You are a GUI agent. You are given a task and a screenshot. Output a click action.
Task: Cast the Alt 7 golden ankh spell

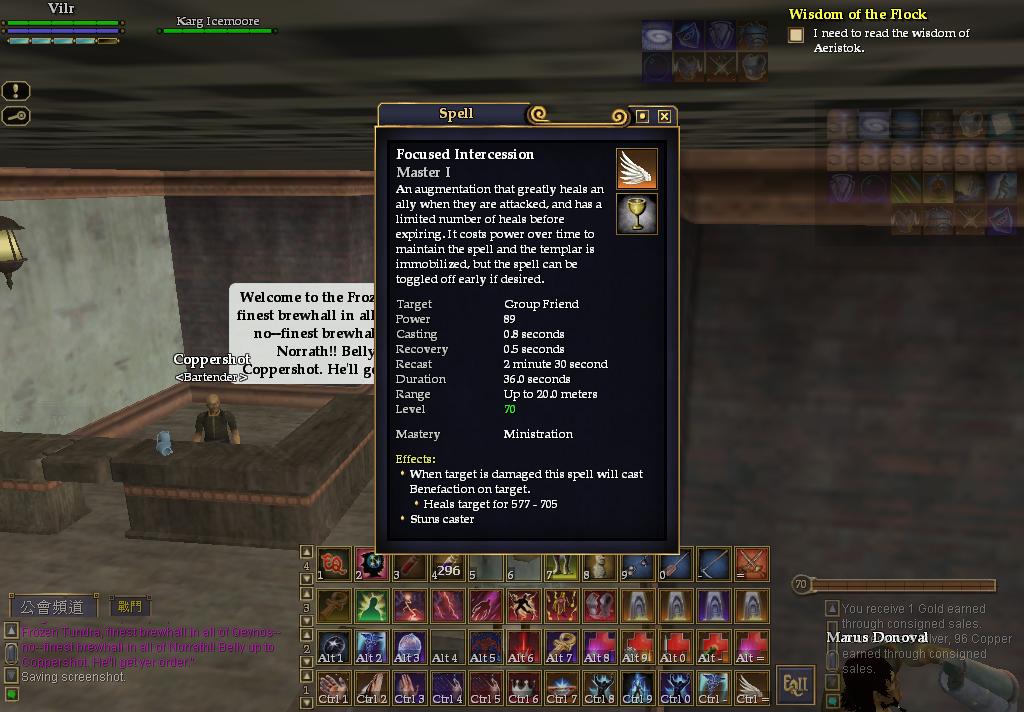click(x=561, y=646)
